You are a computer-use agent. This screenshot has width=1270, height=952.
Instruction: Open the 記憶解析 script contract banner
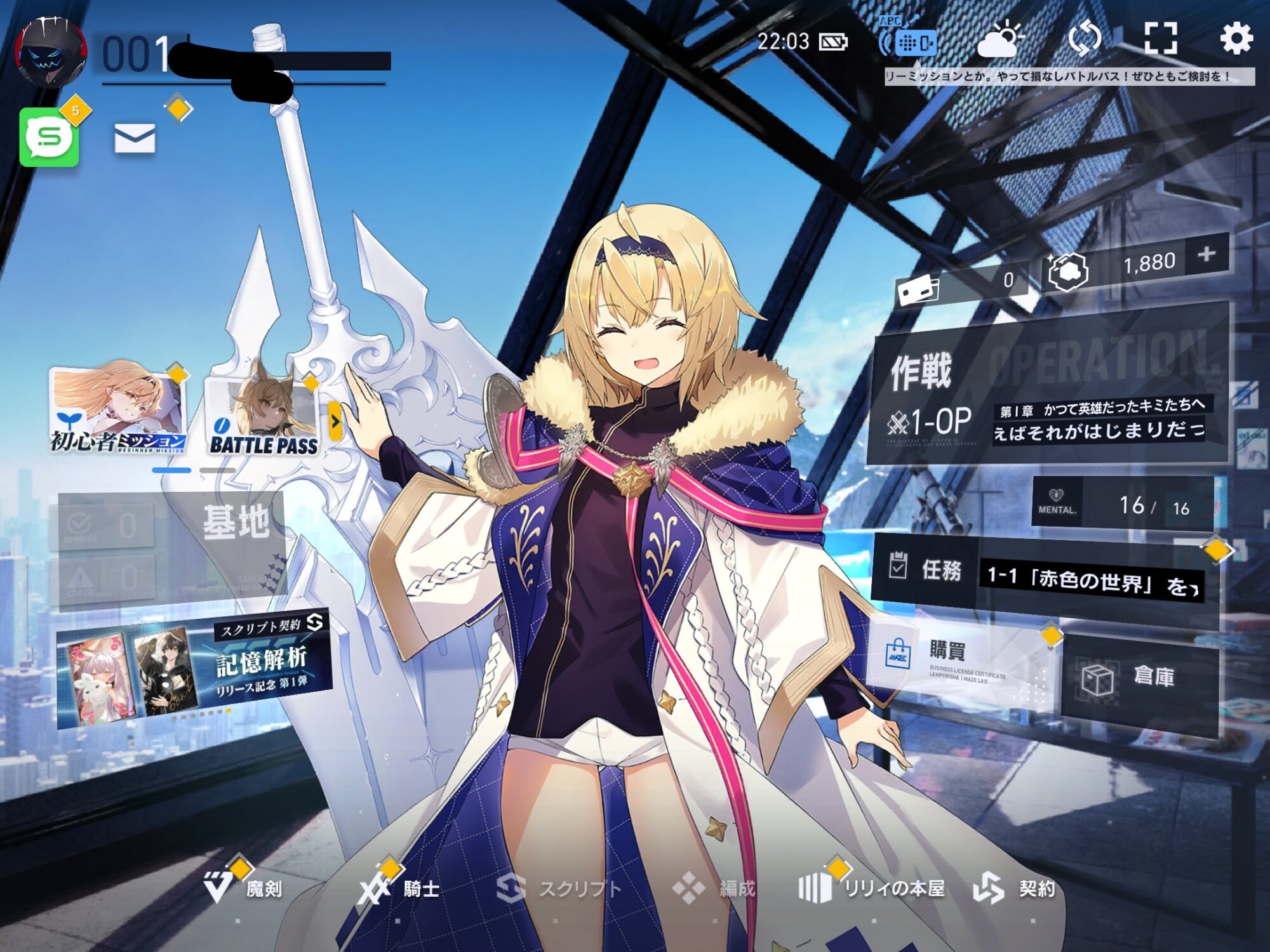194,670
